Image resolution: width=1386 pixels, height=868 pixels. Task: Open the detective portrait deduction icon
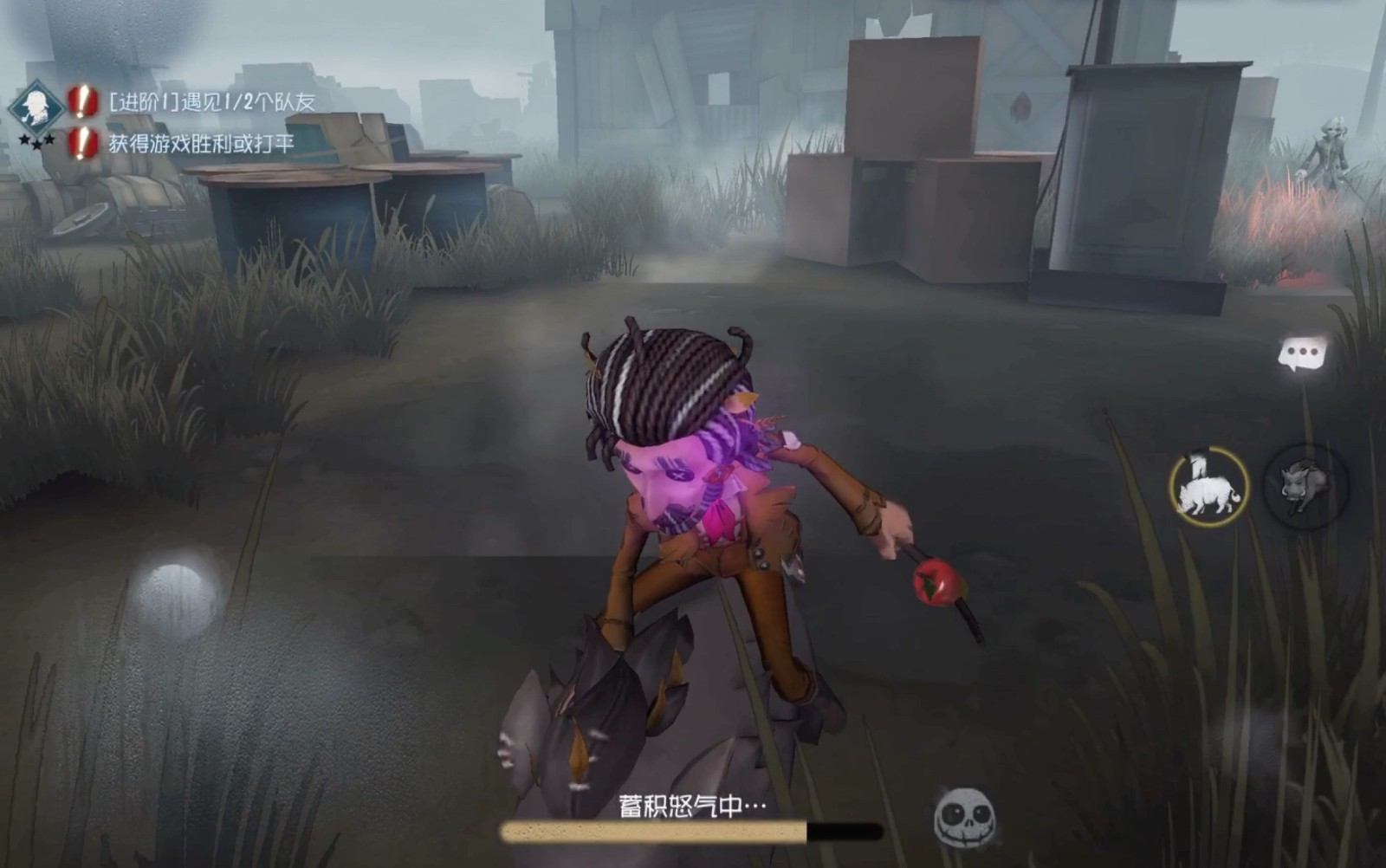pos(35,107)
